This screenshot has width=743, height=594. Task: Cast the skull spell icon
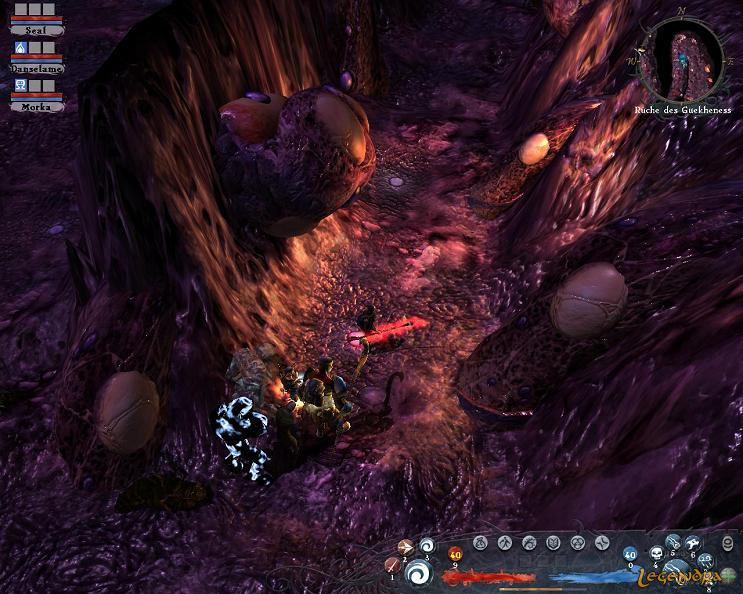(x=659, y=554)
